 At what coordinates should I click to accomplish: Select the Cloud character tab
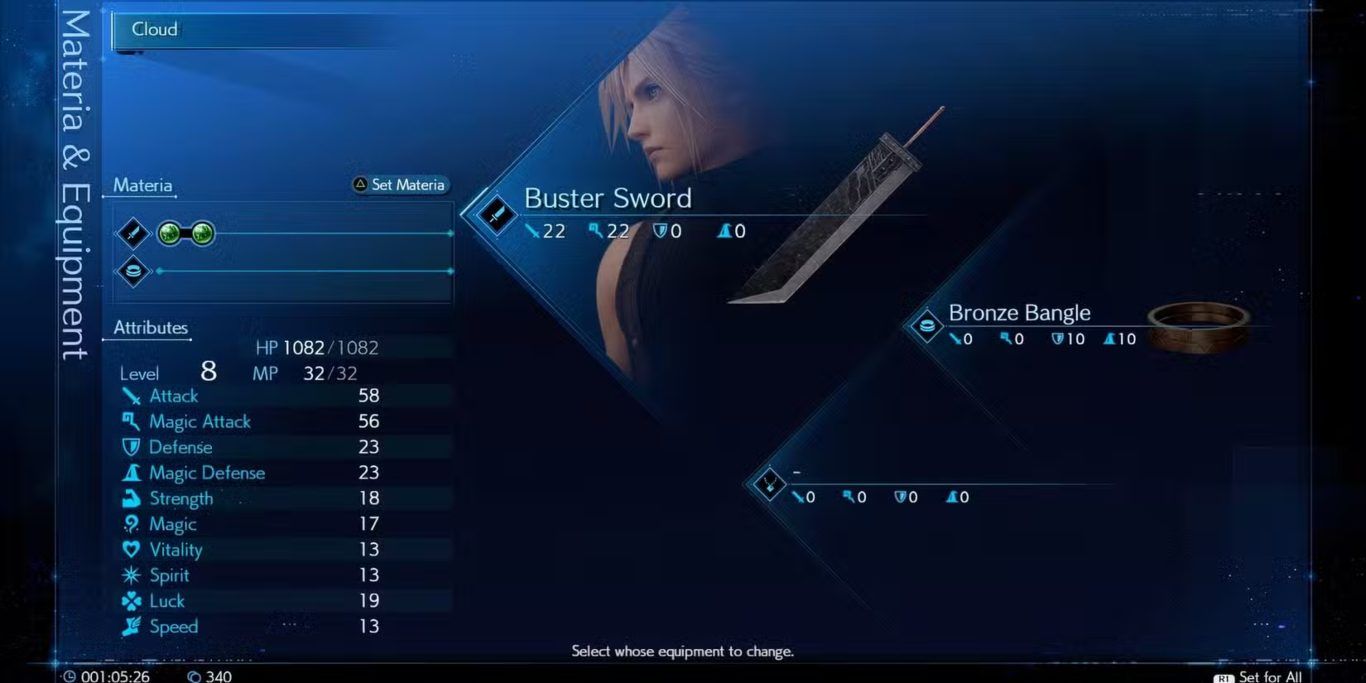(x=155, y=30)
